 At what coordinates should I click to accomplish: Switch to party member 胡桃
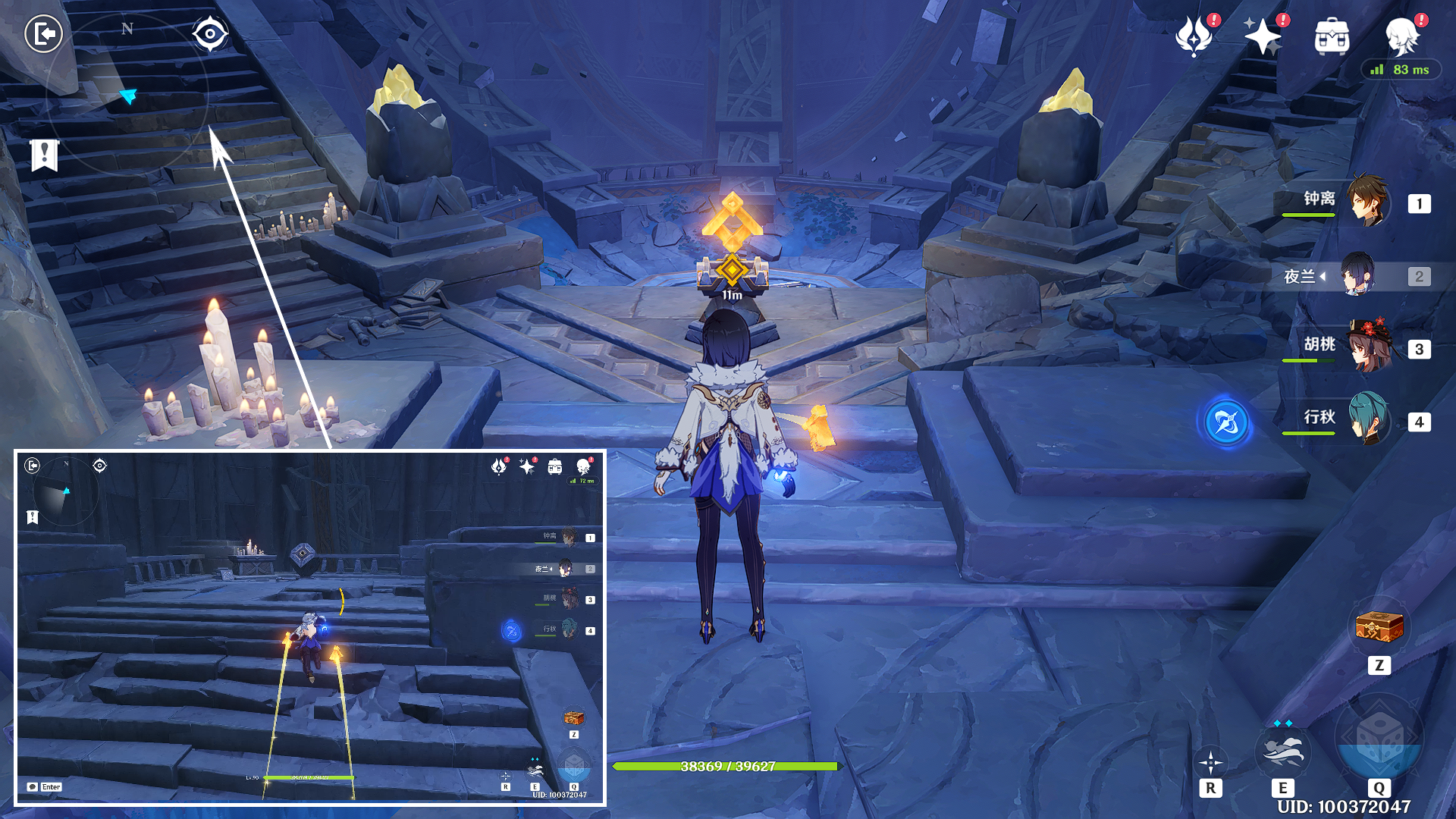[x=1367, y=347]
